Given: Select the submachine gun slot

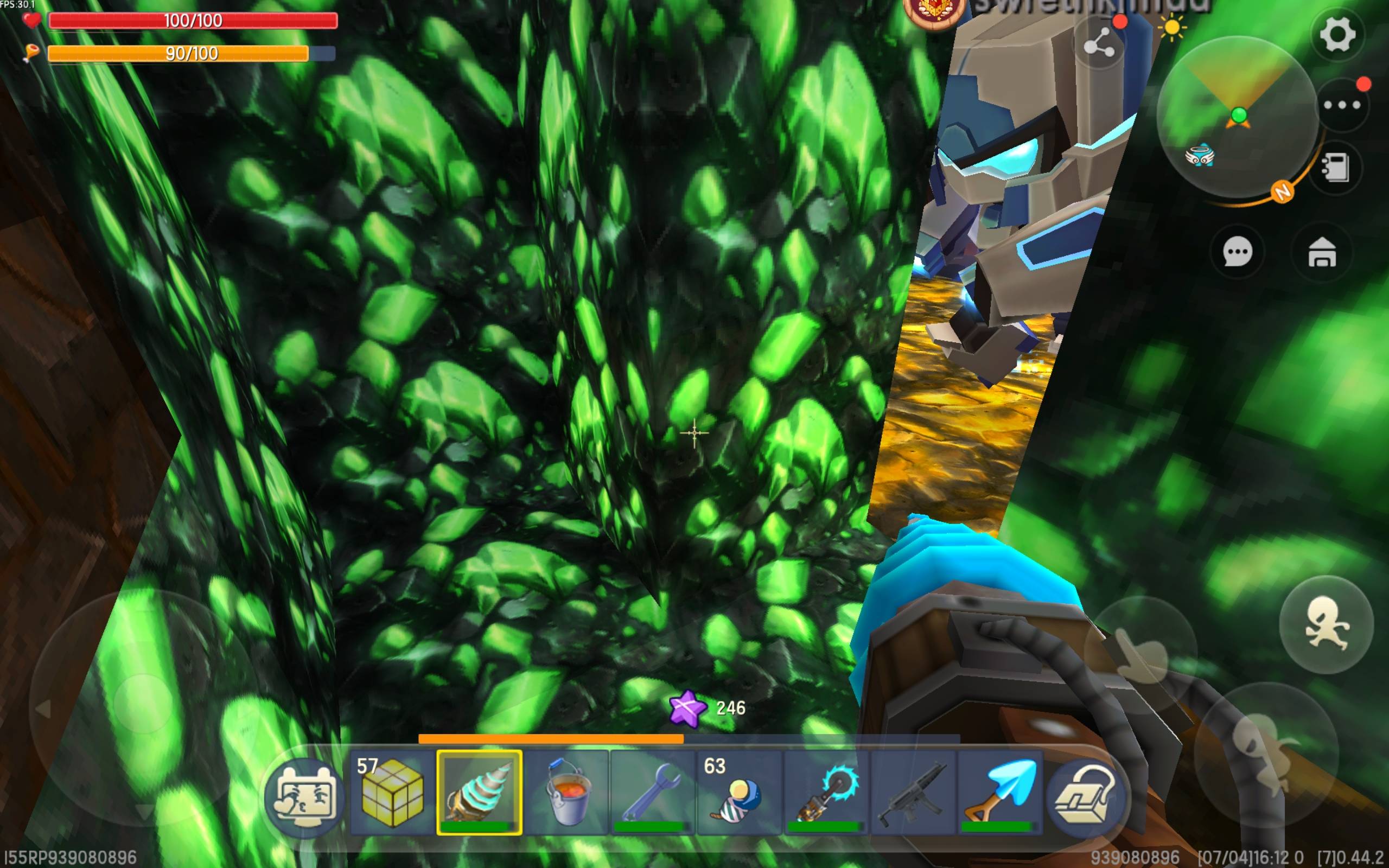Looking at the screenshot, I should coord(913,792).
